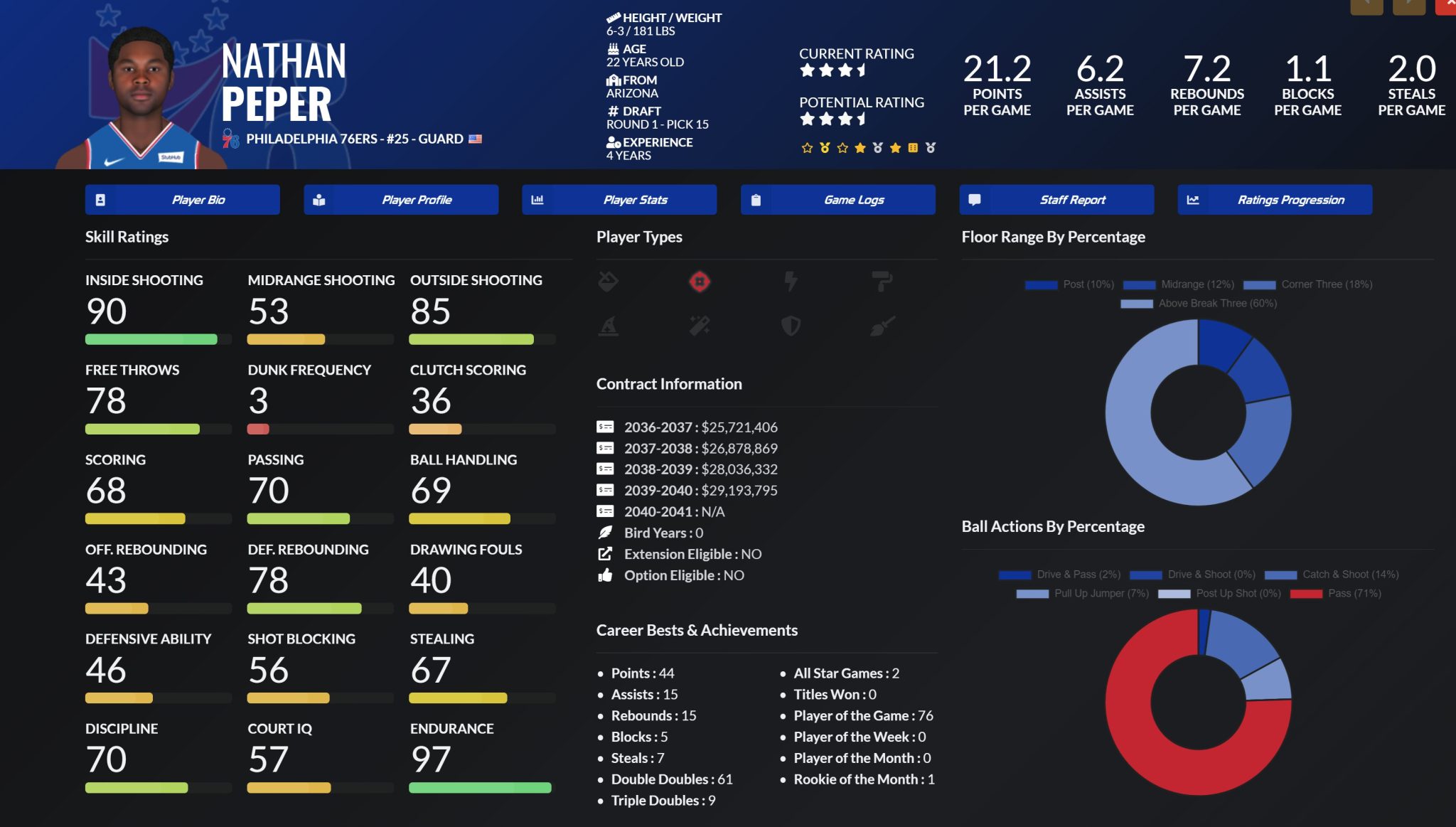Select the shield player type icon
This screenshot has height=827, width=1456.
coord(791,326)
